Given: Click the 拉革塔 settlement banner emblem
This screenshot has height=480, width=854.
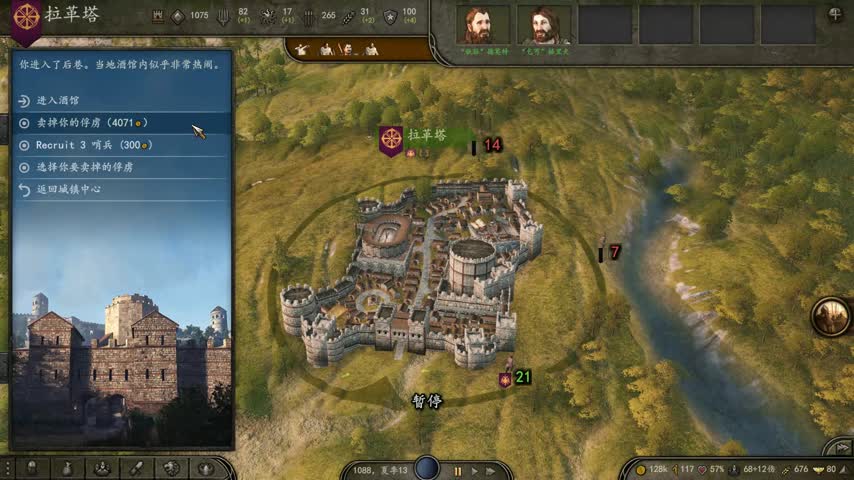Looking at the screenshot, I should click(390, 140).
